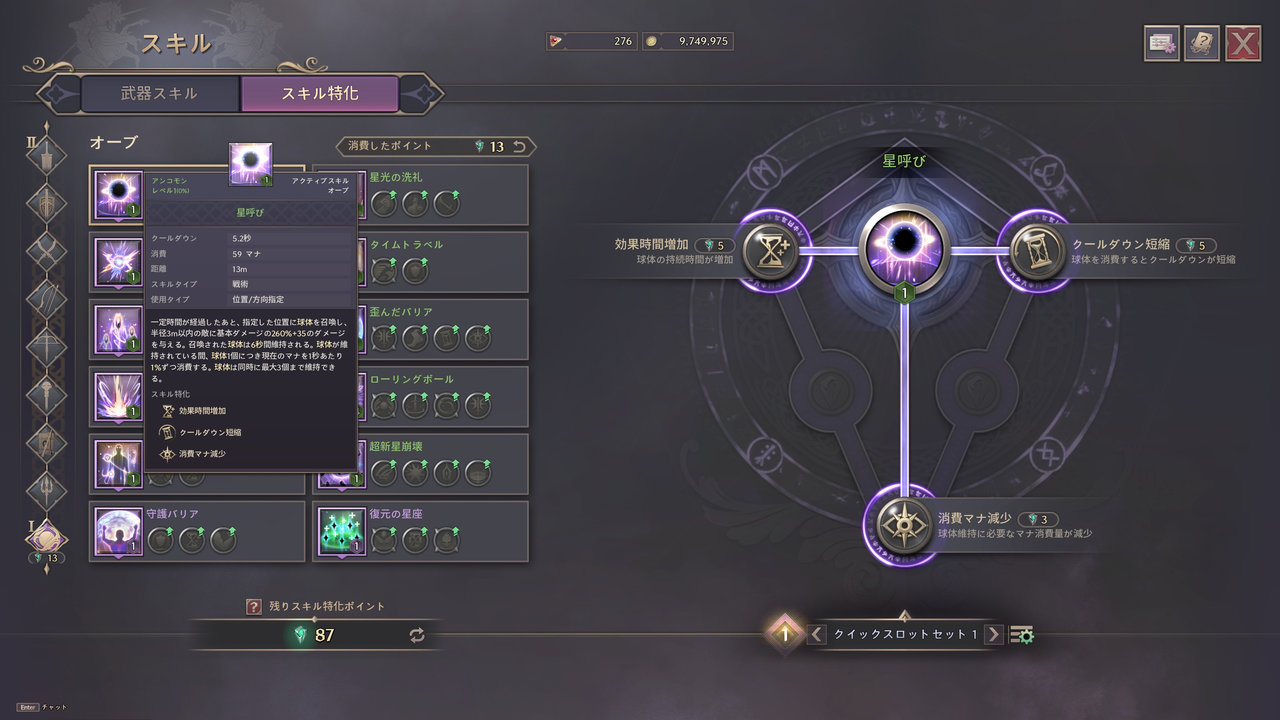The image size is (1280, 720).
Task: Go to previous quick slot set
Action: [x=817, y=634]
